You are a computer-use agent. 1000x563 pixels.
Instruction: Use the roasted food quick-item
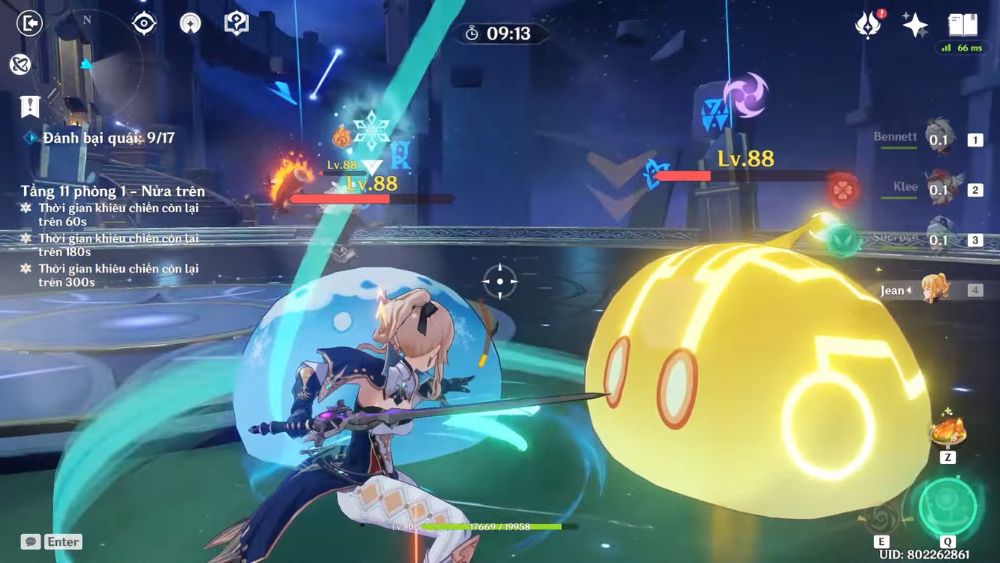(x=946, y=431)
